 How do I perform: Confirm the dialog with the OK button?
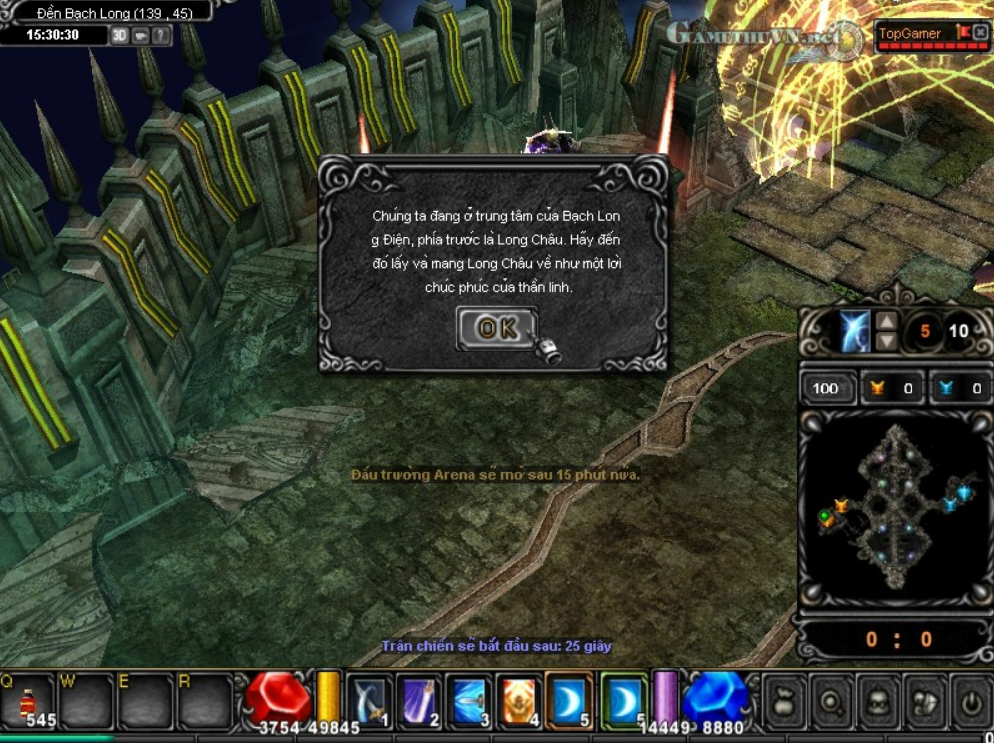(497, 329)
